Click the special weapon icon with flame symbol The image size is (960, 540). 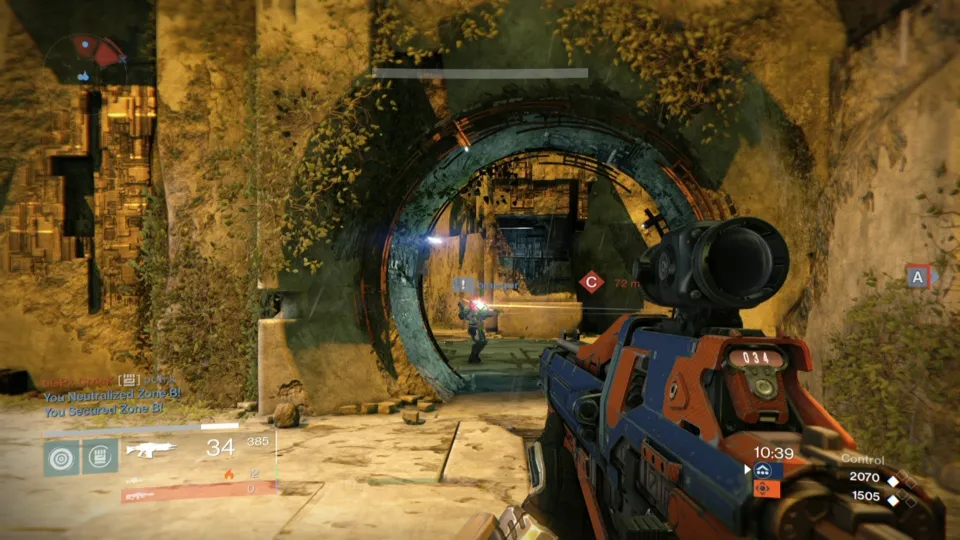click(x=228, y=474)
